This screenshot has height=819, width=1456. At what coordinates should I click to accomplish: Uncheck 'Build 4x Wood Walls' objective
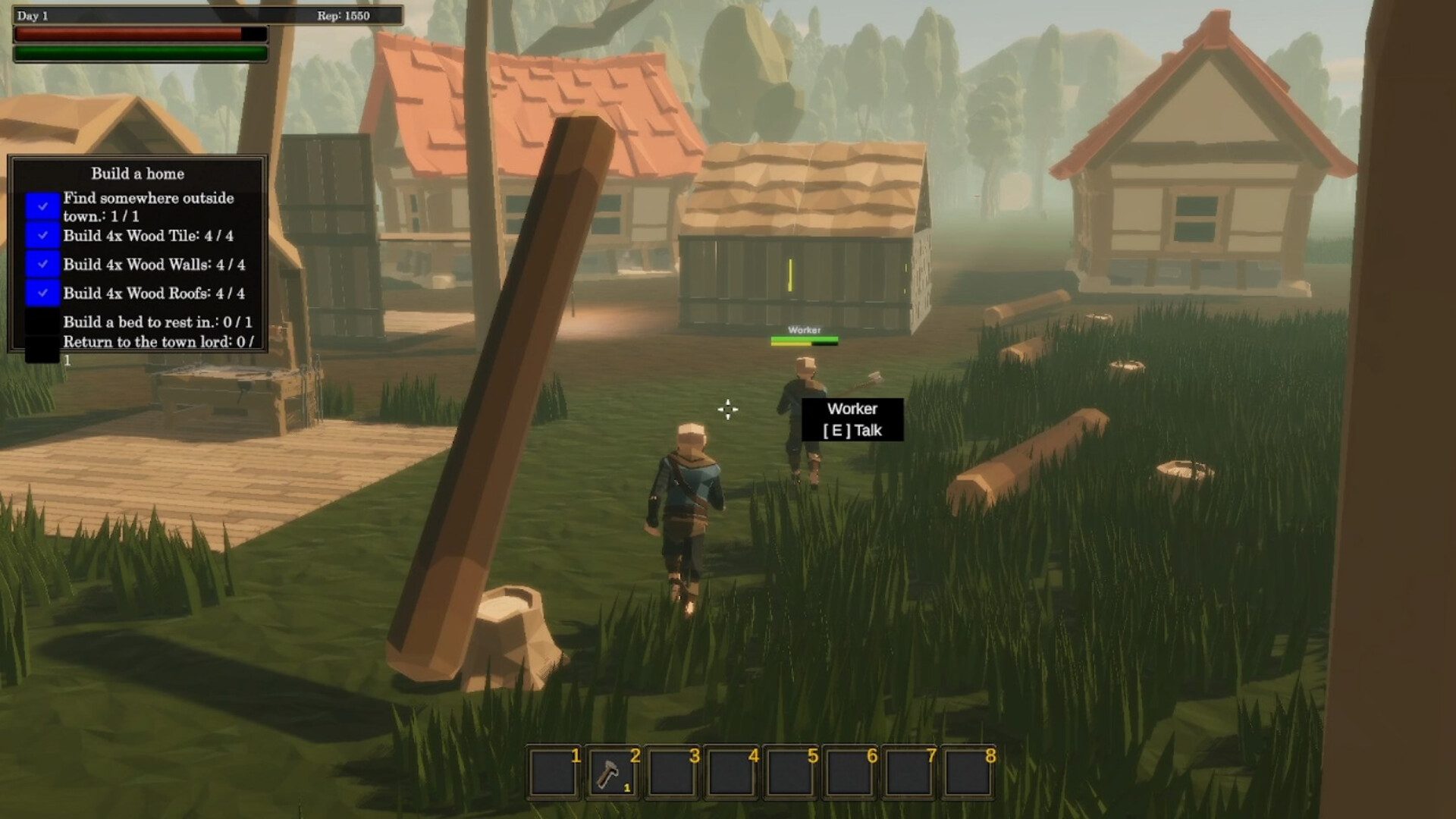(x=42, y=265)
